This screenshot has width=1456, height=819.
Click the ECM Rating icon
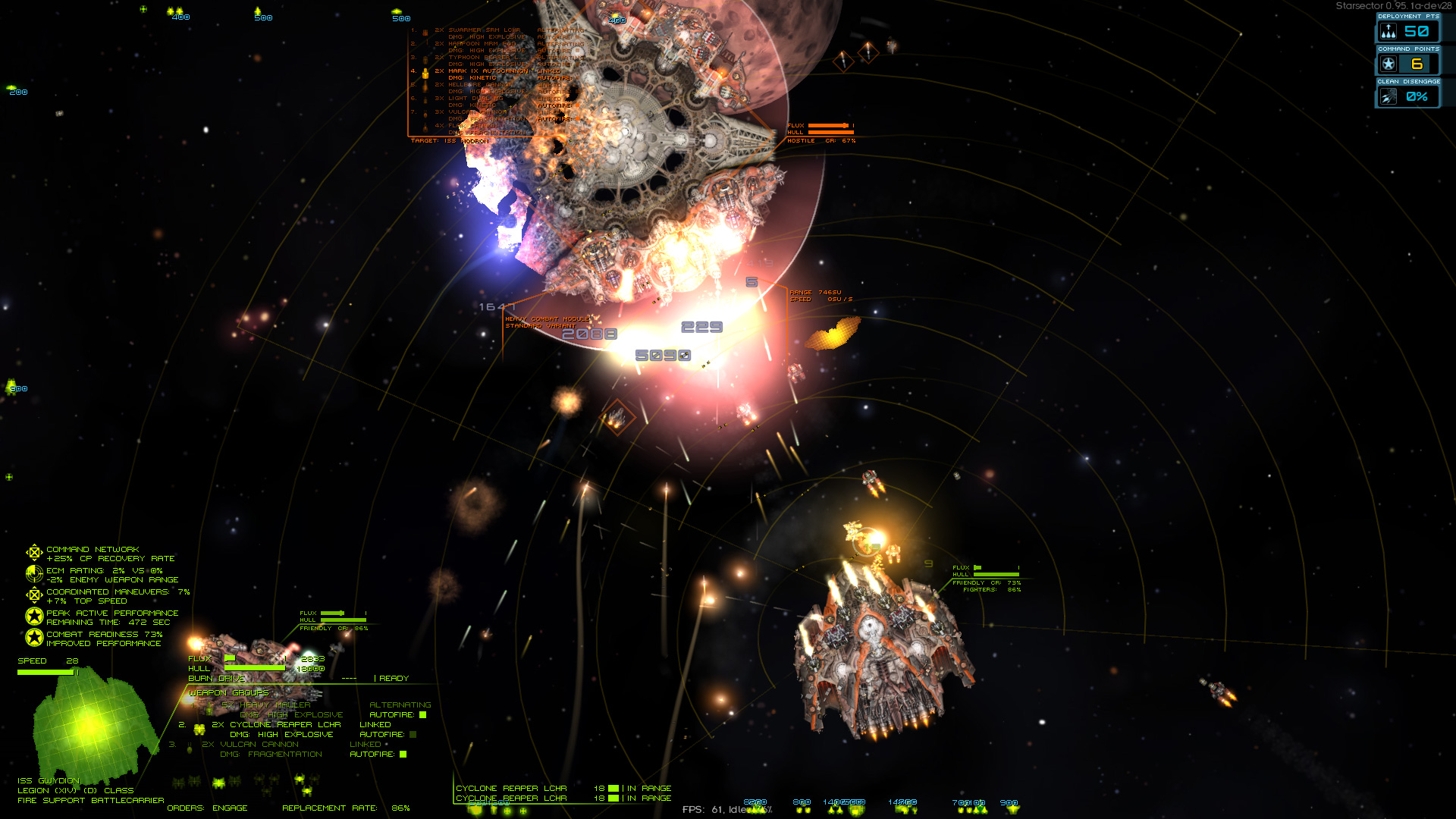point(34,574)
